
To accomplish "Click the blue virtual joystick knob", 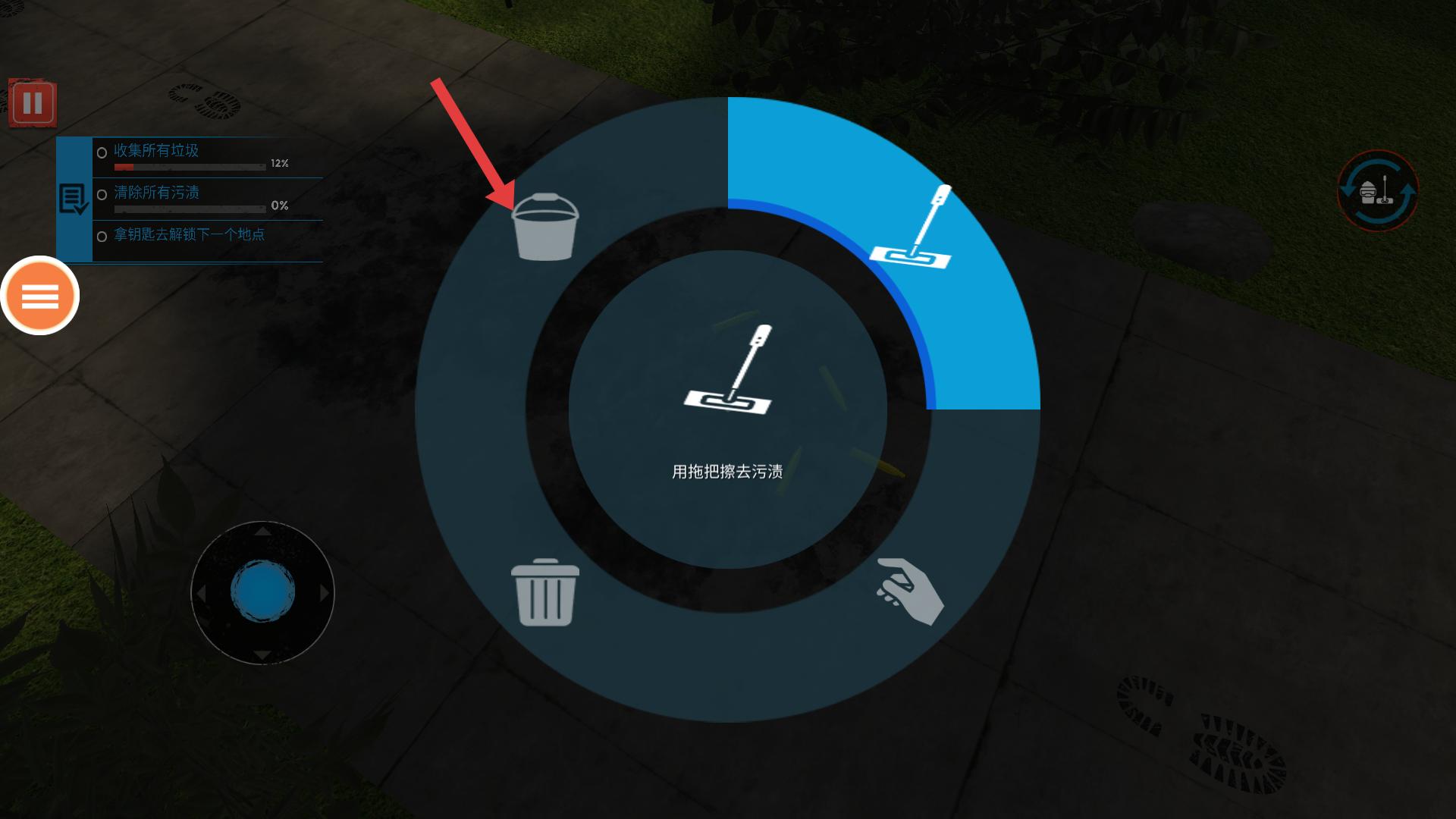I will (x=262, y=592).
